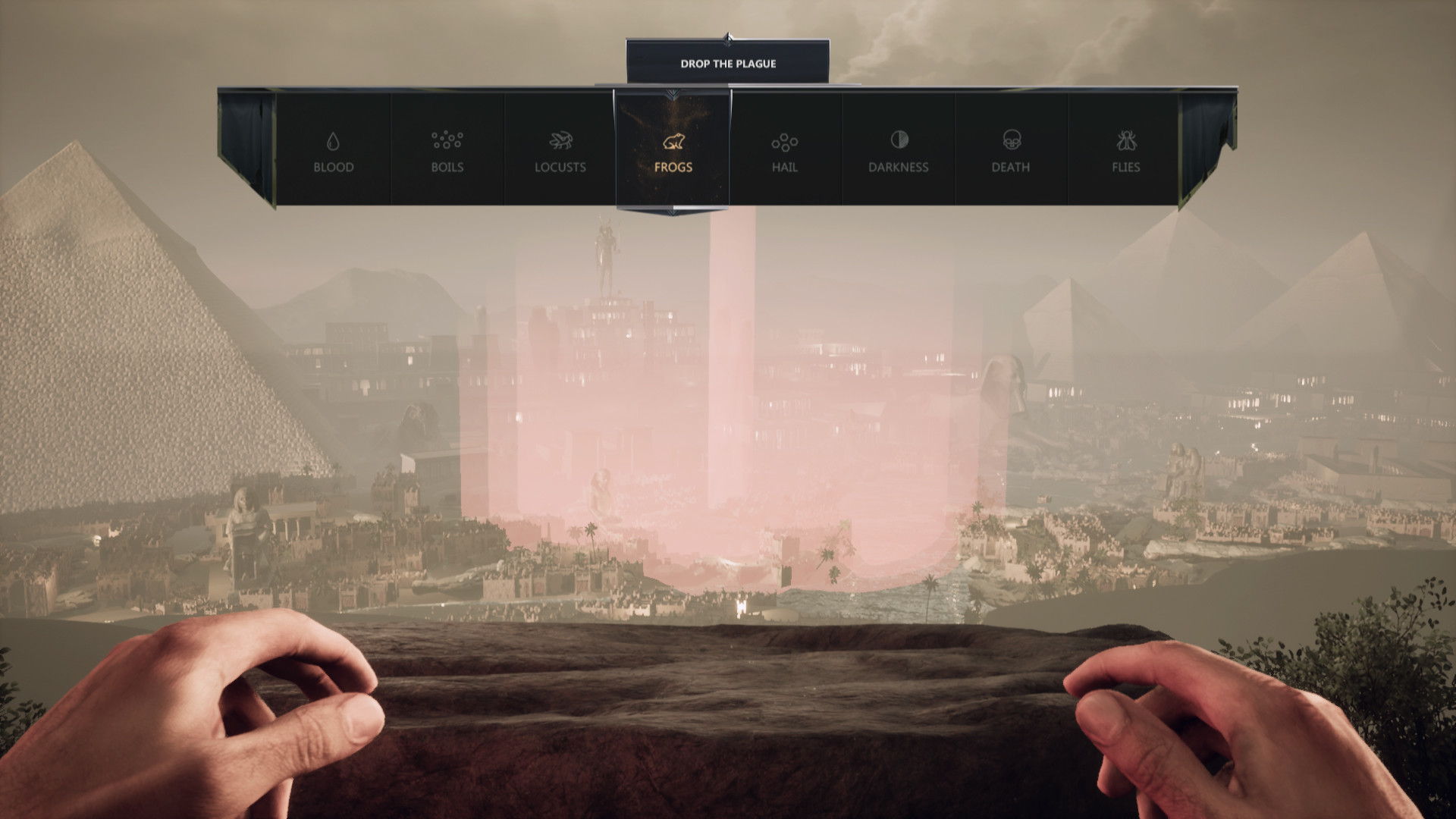Pick the Hail plague icon

(x=784, y=140)
